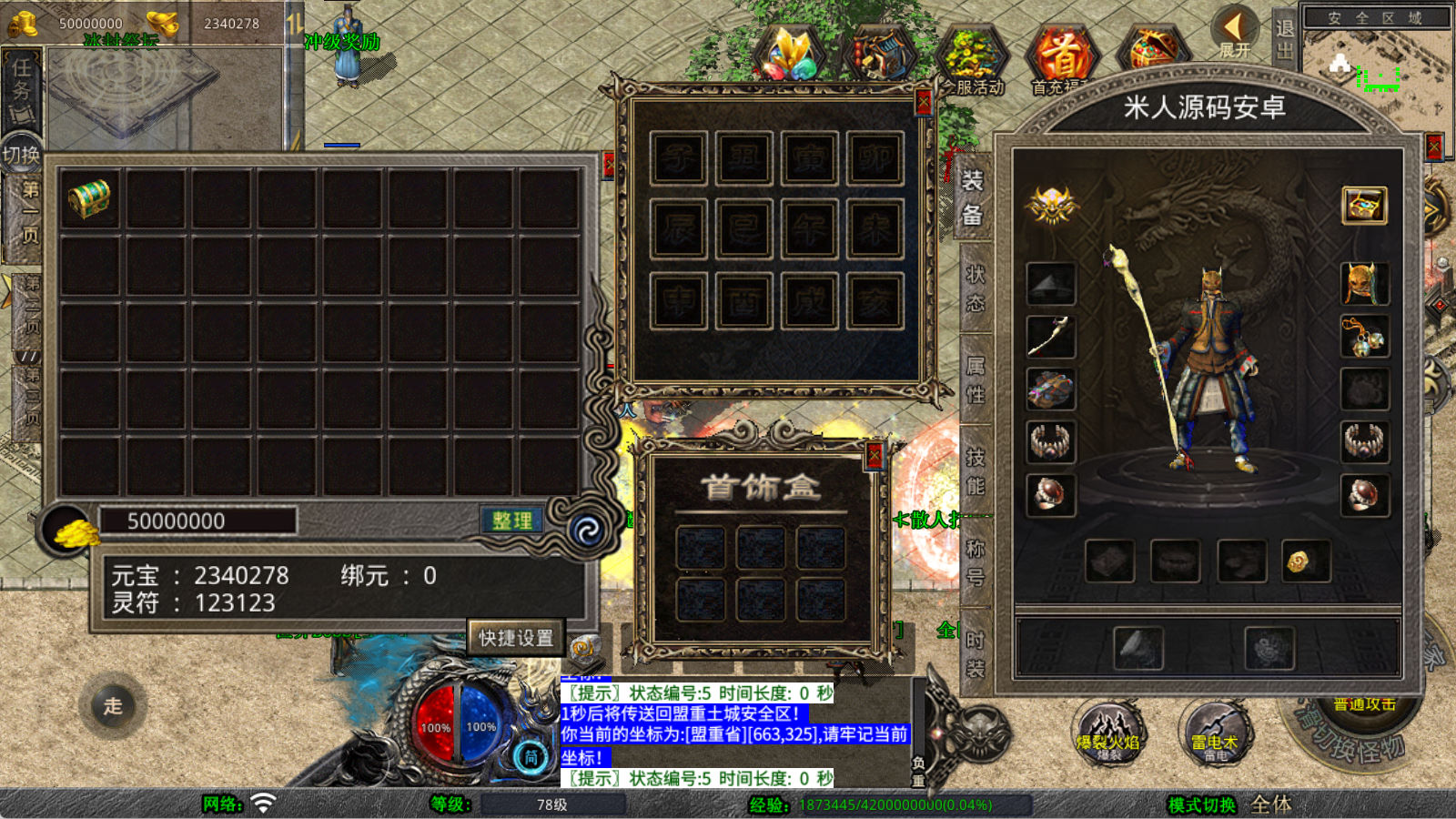Switch to the 时装 fashion tab
Image resolution: width=1456 pixels, height=819 pixels.
pyautogui.click(x=975, y=653)
